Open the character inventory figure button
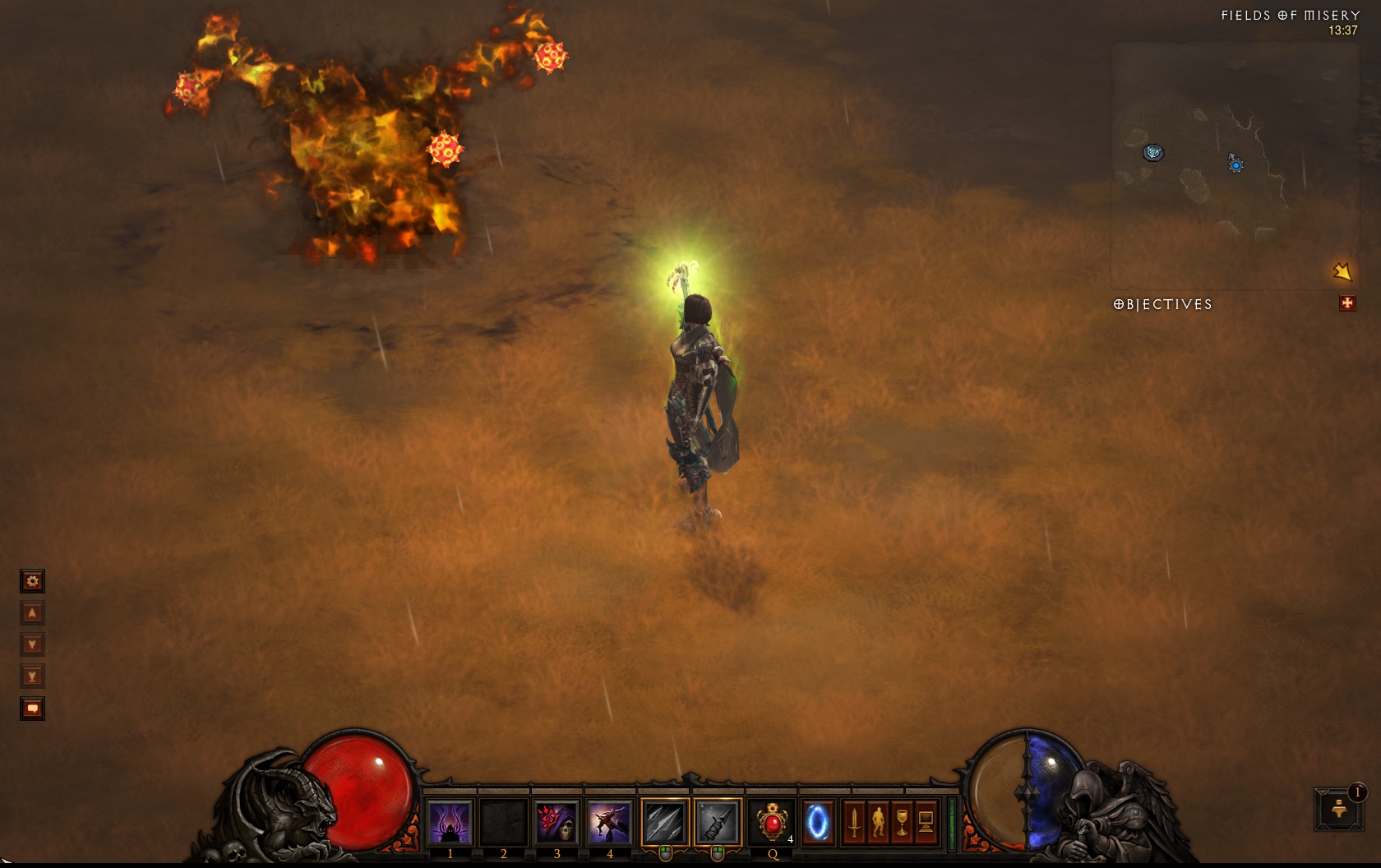This screenshot has height=868, width=1381. click(x=878, y=822)
